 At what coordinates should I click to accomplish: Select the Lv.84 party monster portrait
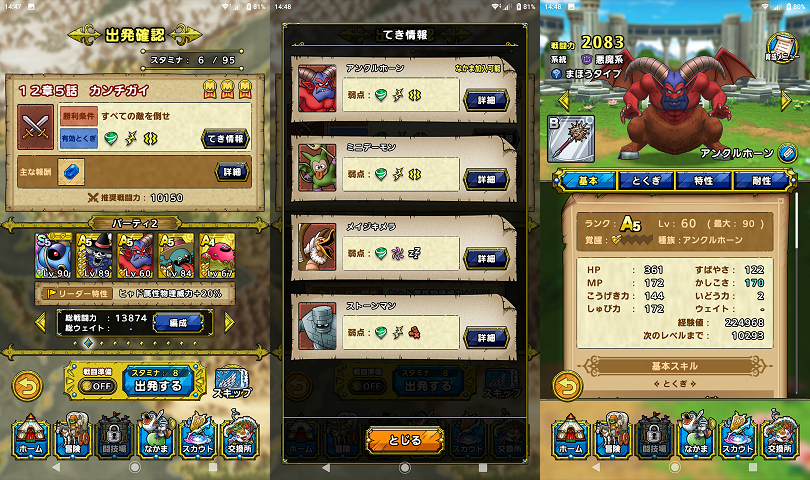click(x=177, y=256)
